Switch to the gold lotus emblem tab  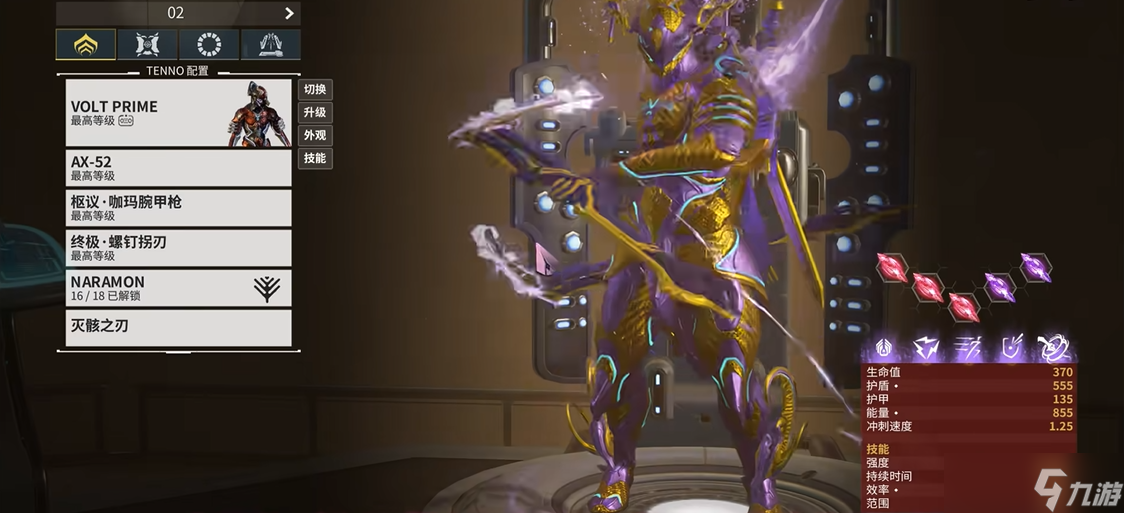pyautogui.click(x=85, y=45)
